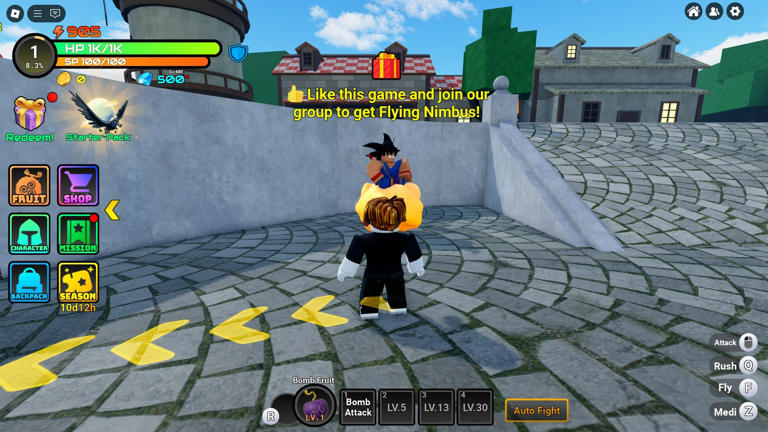Use the Bomb Attack skill
The width and height of the screenshot is (768, 432).
pos(358,407)
